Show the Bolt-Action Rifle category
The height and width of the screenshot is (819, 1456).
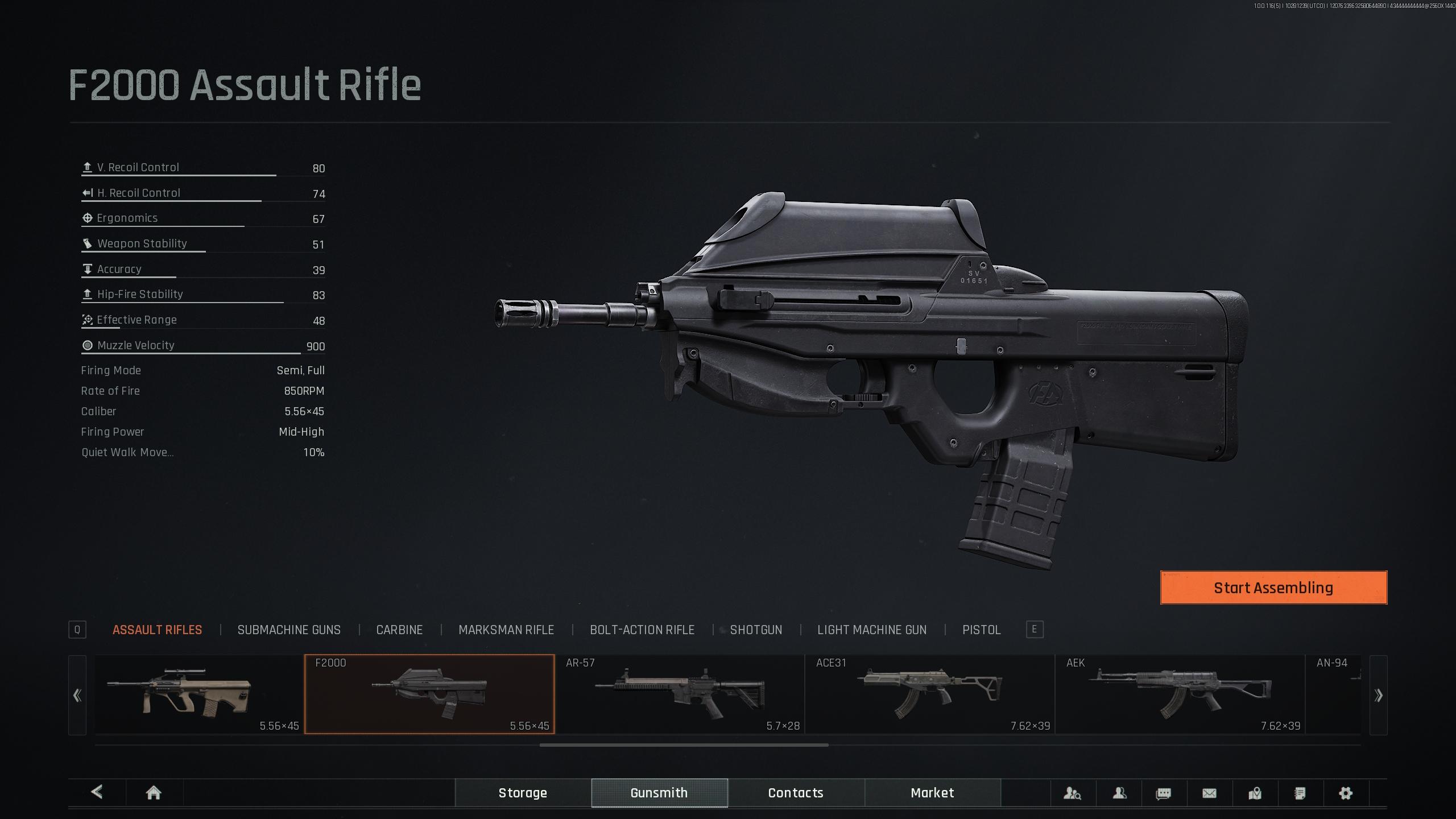click(642, 630)
